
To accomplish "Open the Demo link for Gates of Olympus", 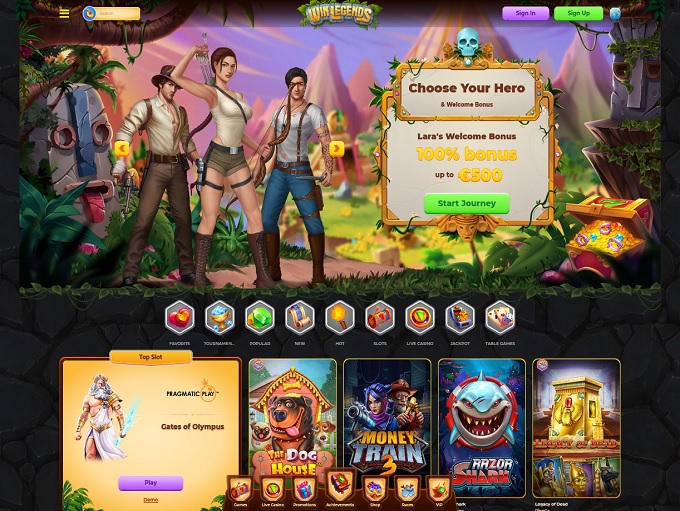I will 151,499.
